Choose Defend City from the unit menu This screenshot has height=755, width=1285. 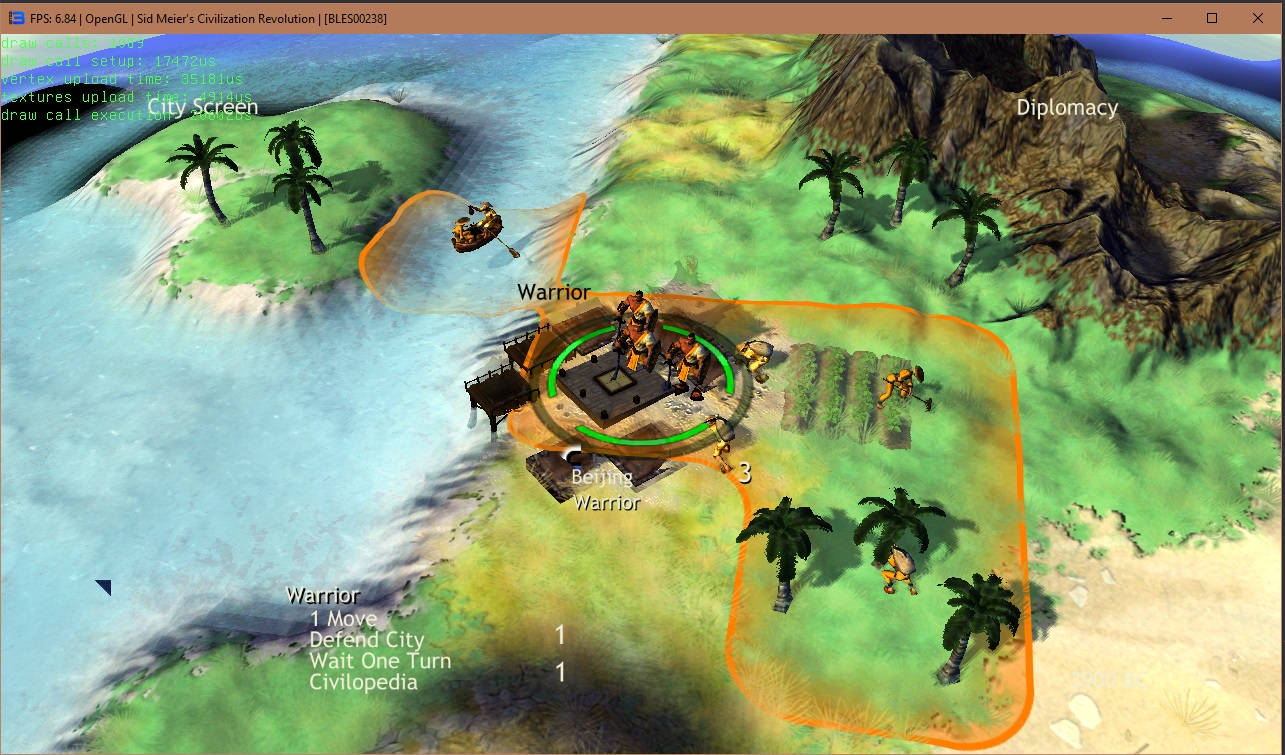pos(367,640)
